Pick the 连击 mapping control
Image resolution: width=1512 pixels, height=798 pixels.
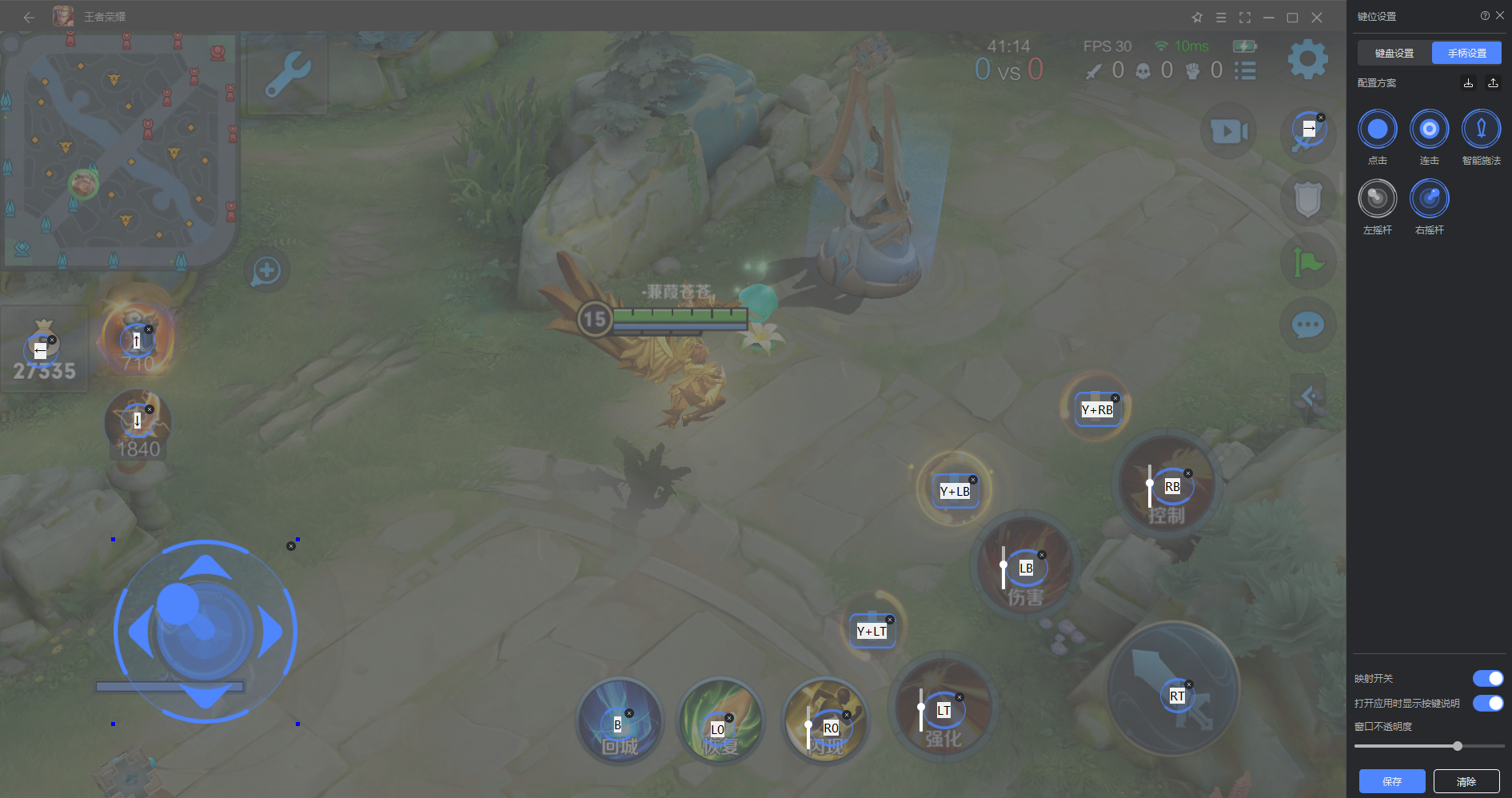pyautogui.click(x=1429, y=130)
